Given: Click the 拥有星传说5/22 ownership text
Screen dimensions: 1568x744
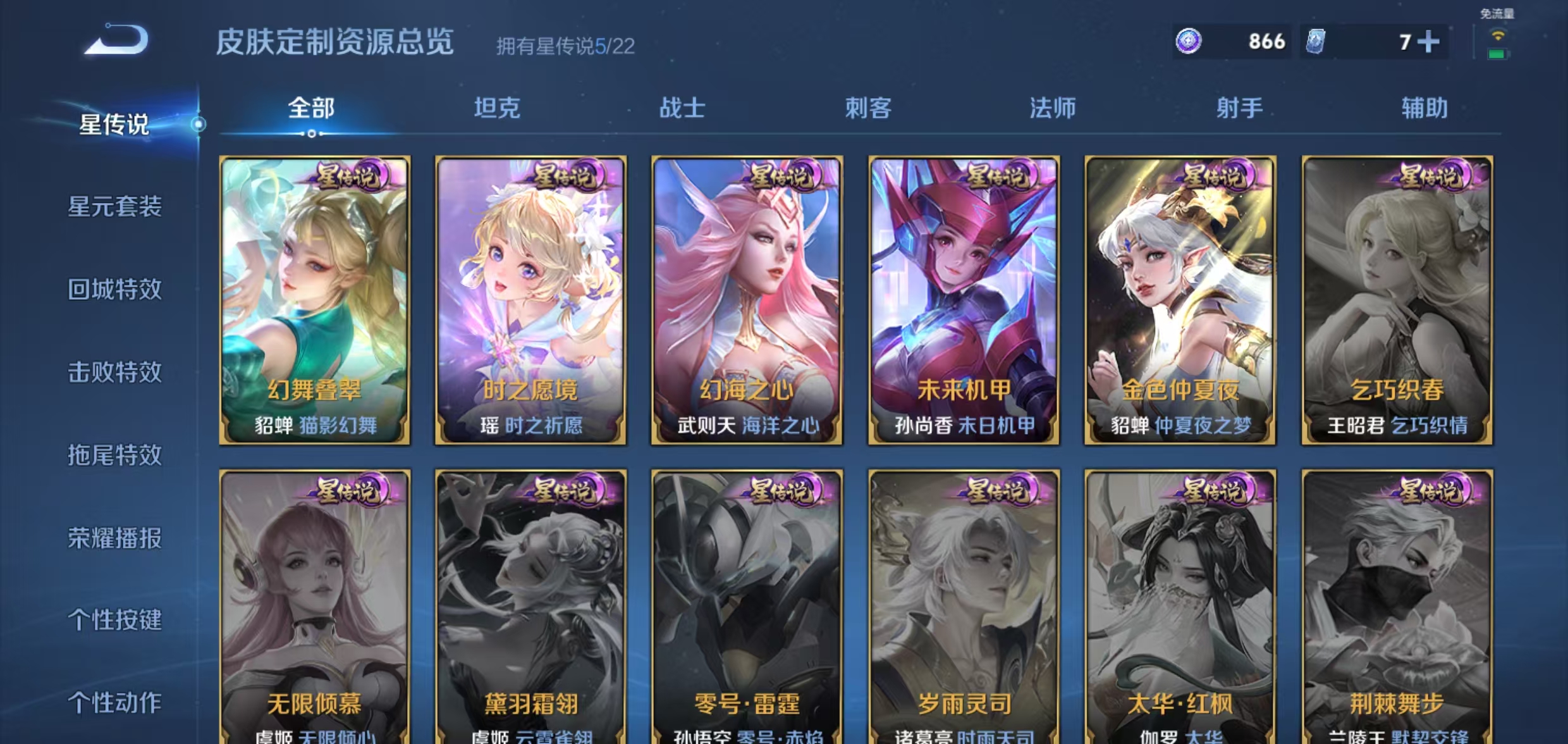Looking at the screenshot, I should coord(565,46).
